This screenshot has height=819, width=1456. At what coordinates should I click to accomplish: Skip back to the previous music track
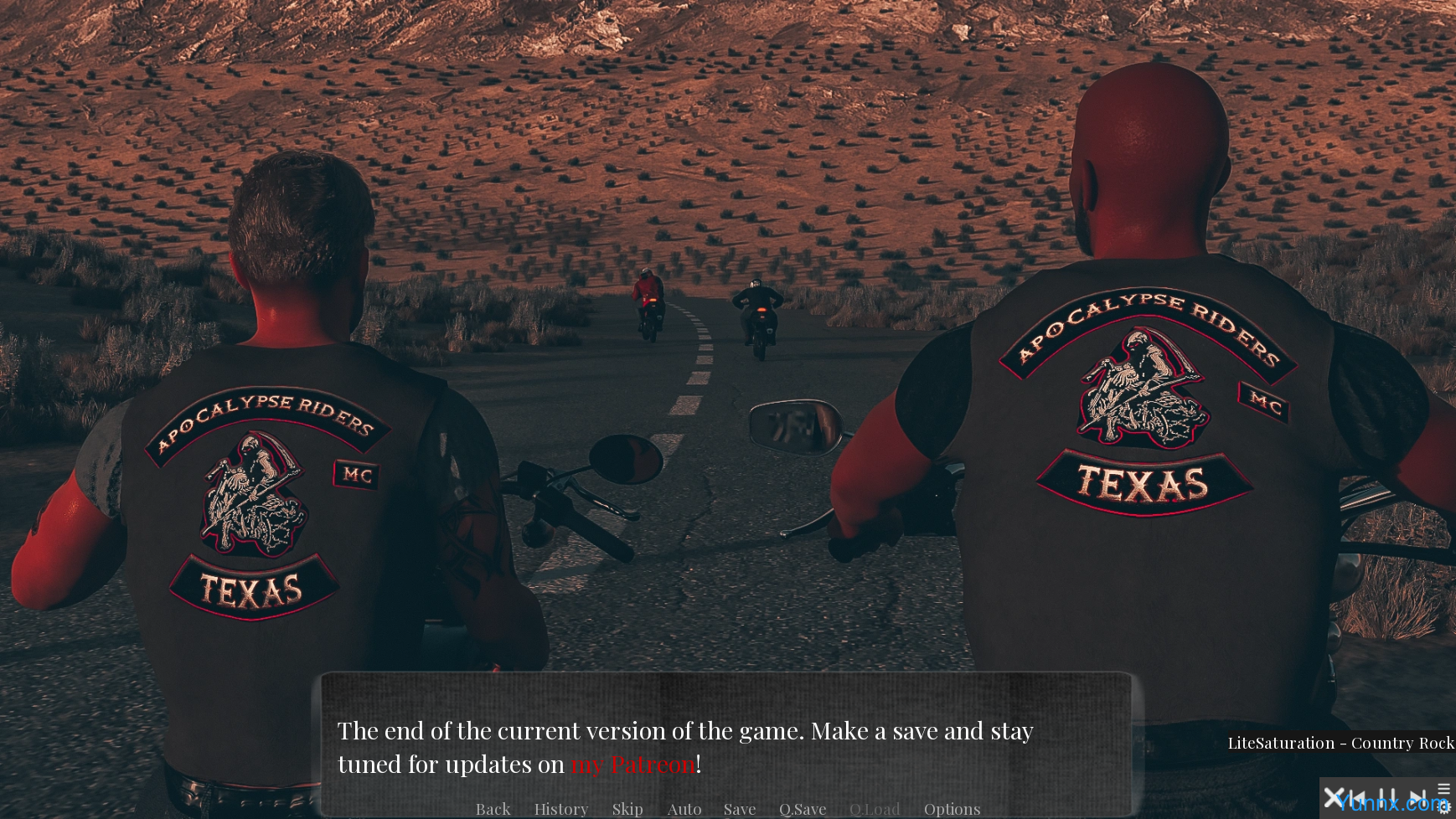tap(1359, 798)
